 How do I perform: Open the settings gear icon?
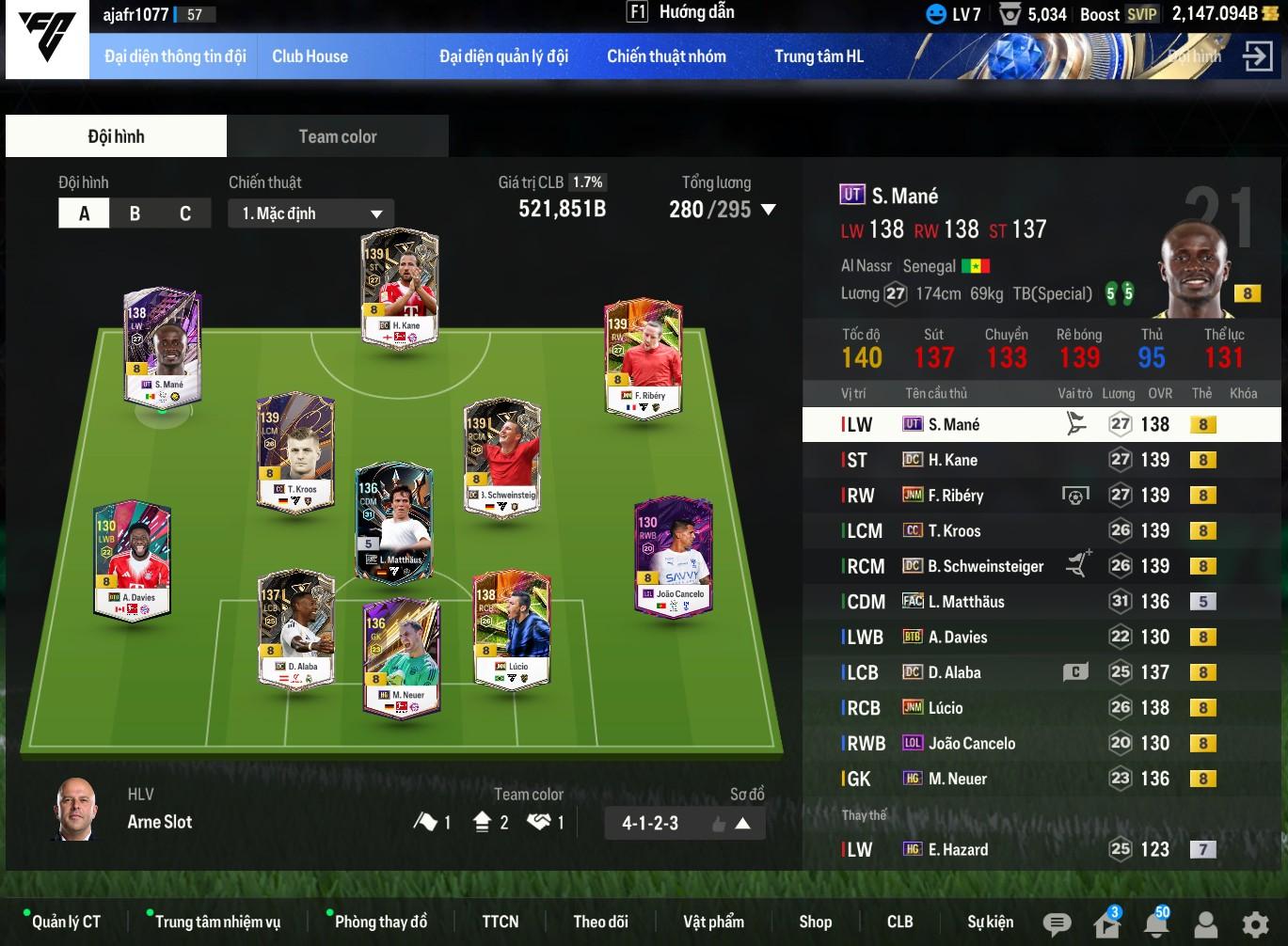1254,923
